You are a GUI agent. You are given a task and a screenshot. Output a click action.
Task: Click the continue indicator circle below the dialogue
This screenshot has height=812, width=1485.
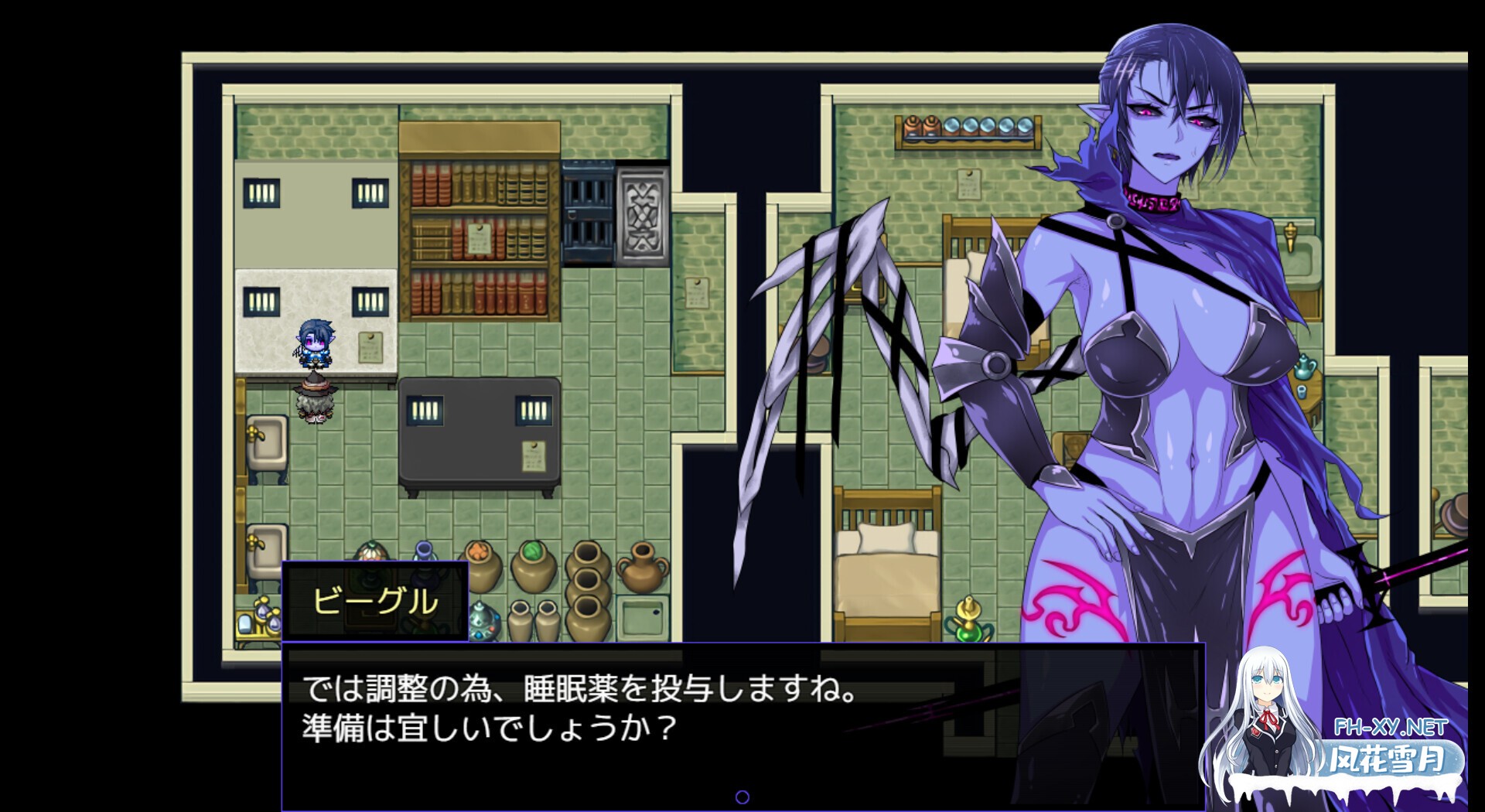click(744, 797)
